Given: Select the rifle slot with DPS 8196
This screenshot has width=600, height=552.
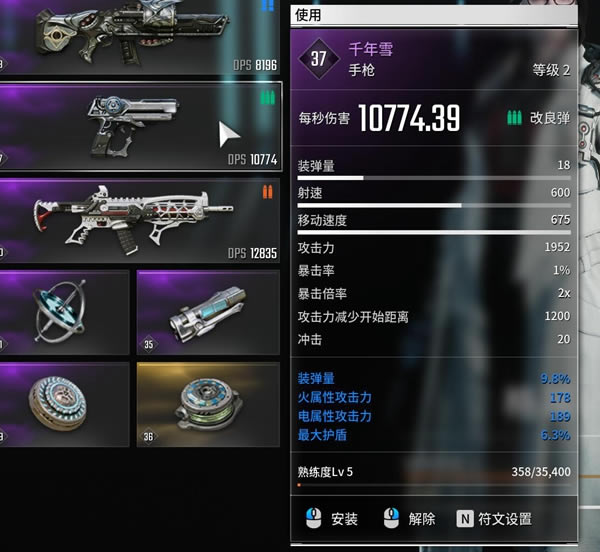Looking at the screenshot, I should (x=140, y=36).
